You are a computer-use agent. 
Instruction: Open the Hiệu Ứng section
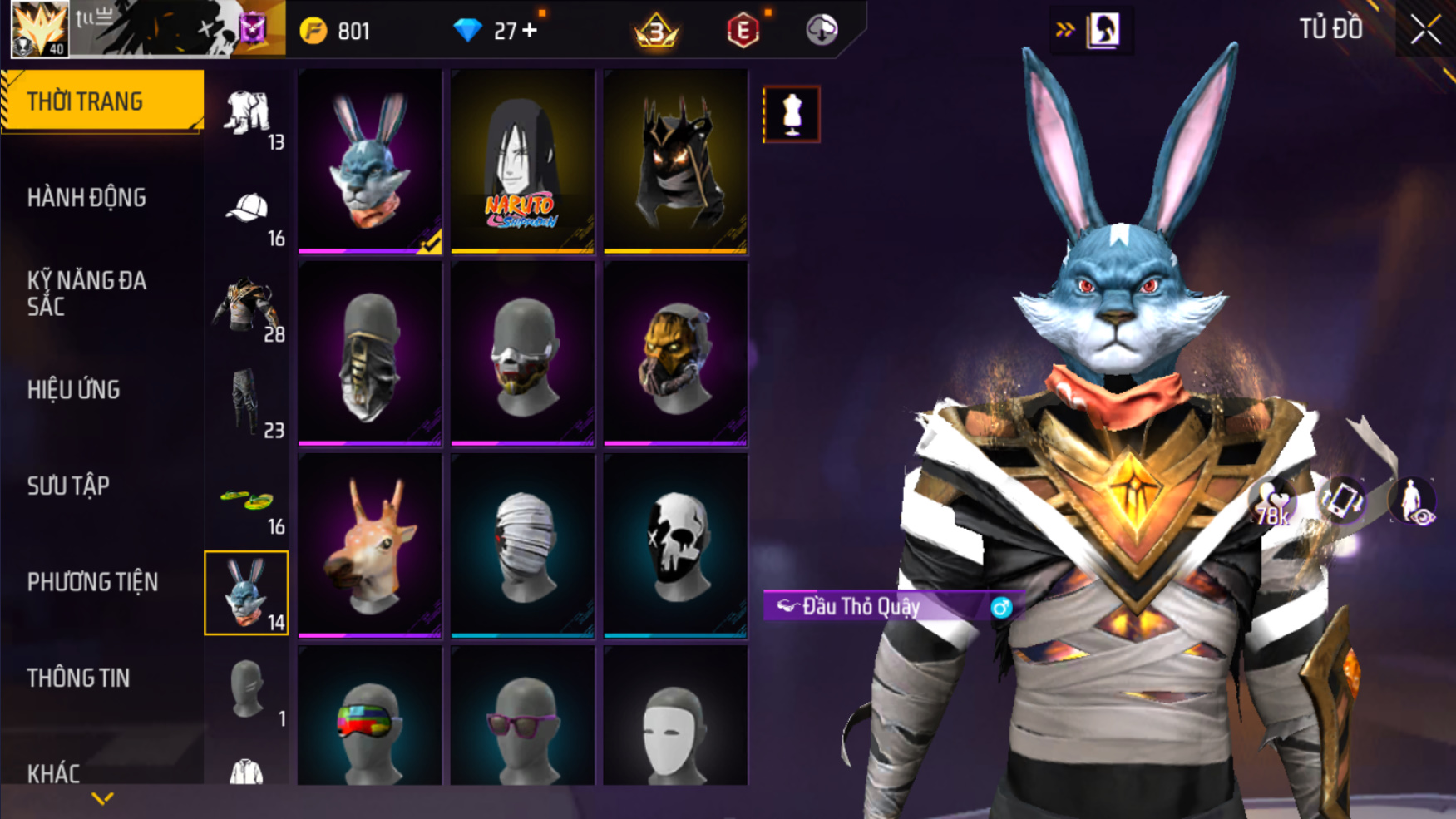point(74,390)
